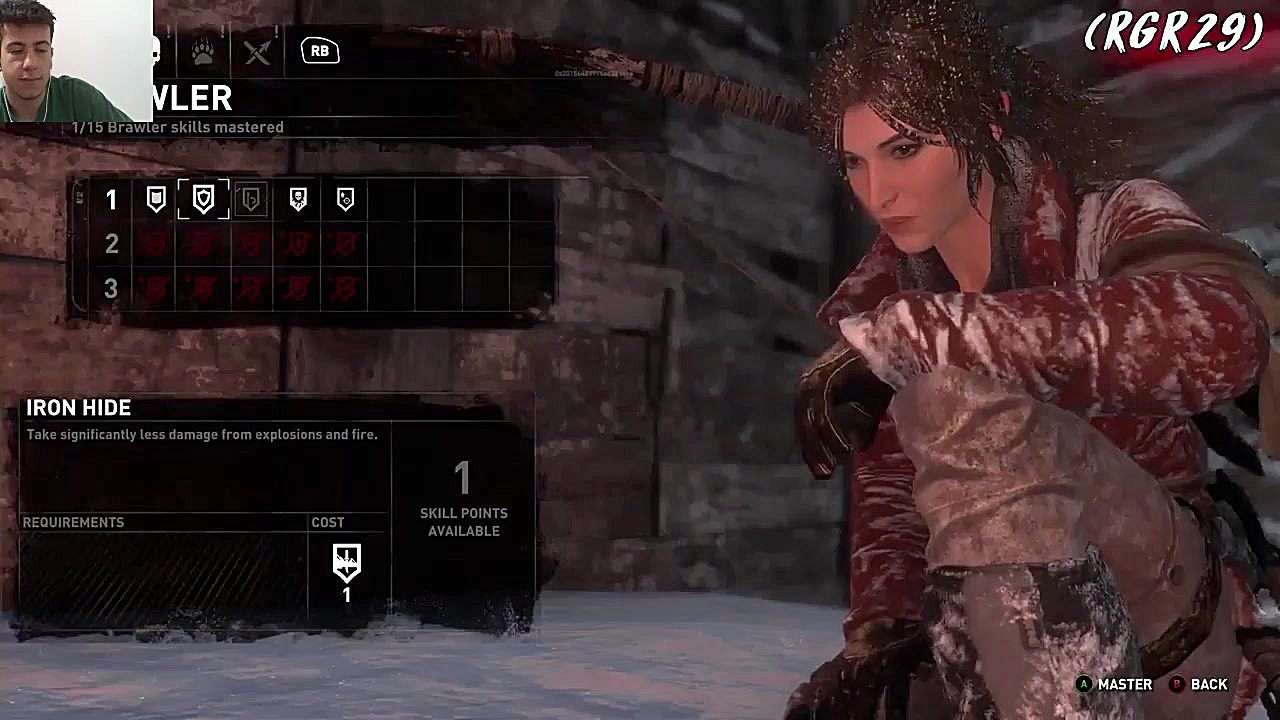Select the dimmed third skill in tier 1
The width and height of the screenshot is (1280, 720).
251,199
